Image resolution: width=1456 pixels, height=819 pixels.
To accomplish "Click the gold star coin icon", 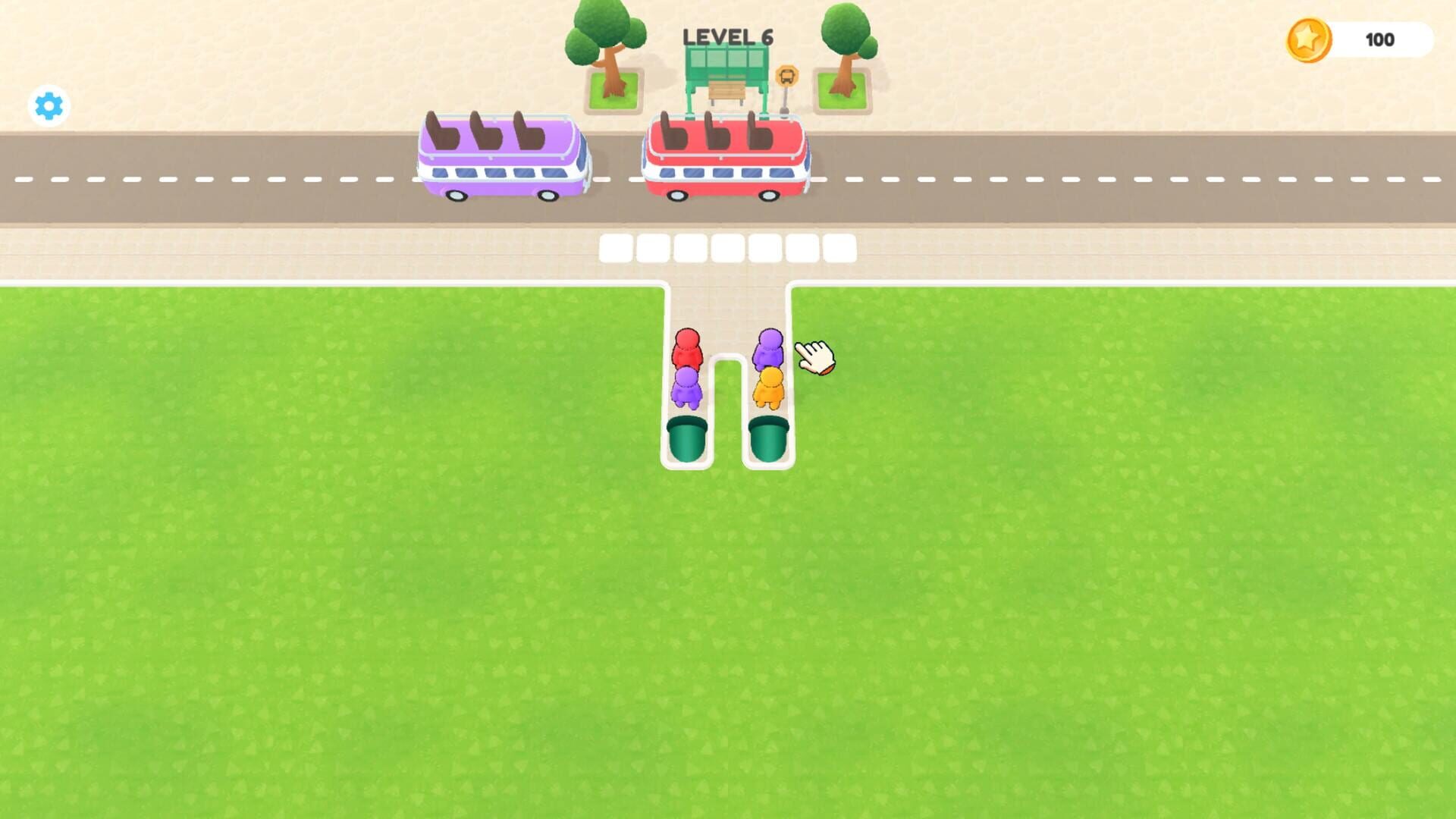I will (x=1307, y=39).
